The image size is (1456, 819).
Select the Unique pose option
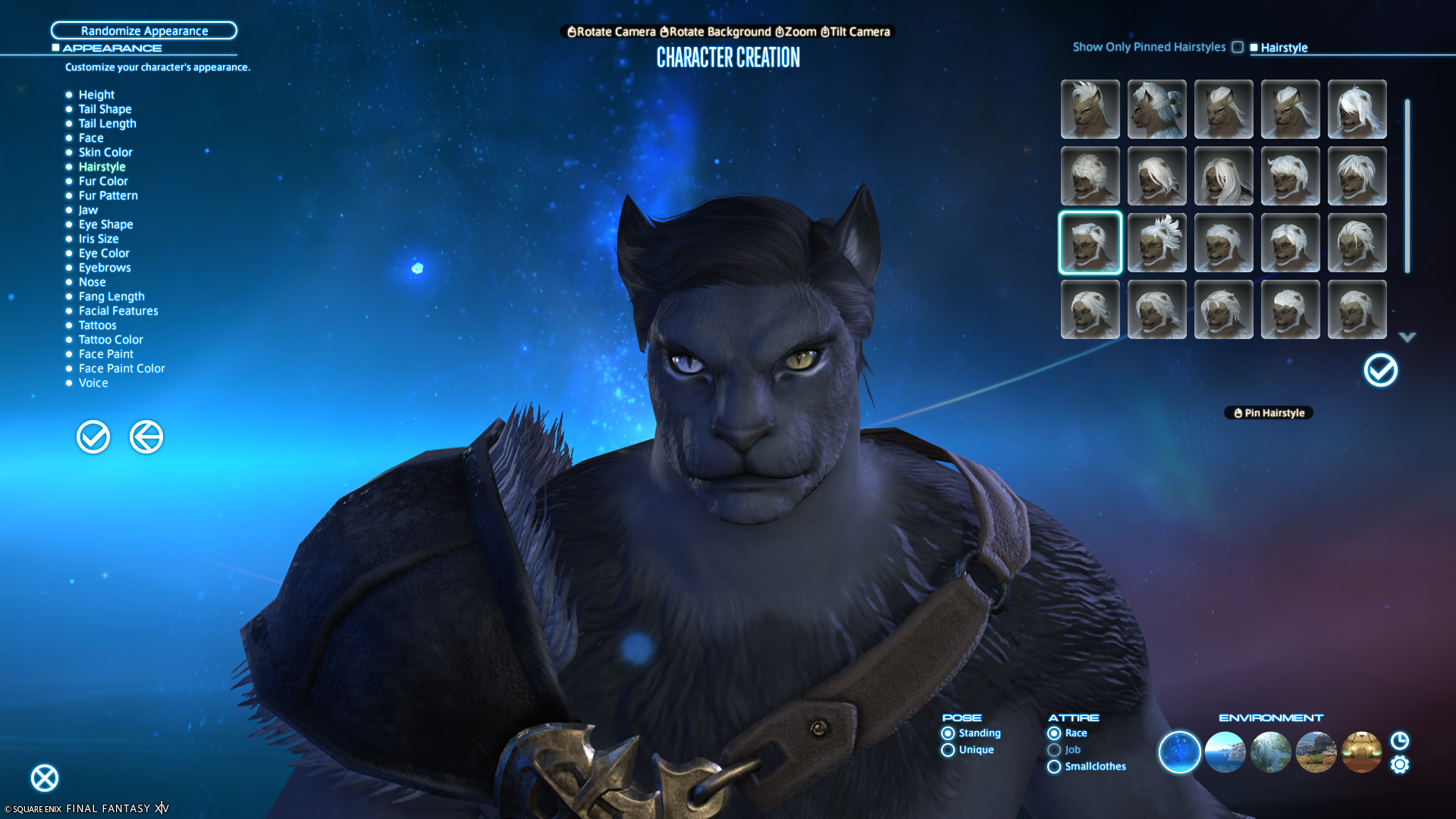pyautogui.click(x=948, y=750)
